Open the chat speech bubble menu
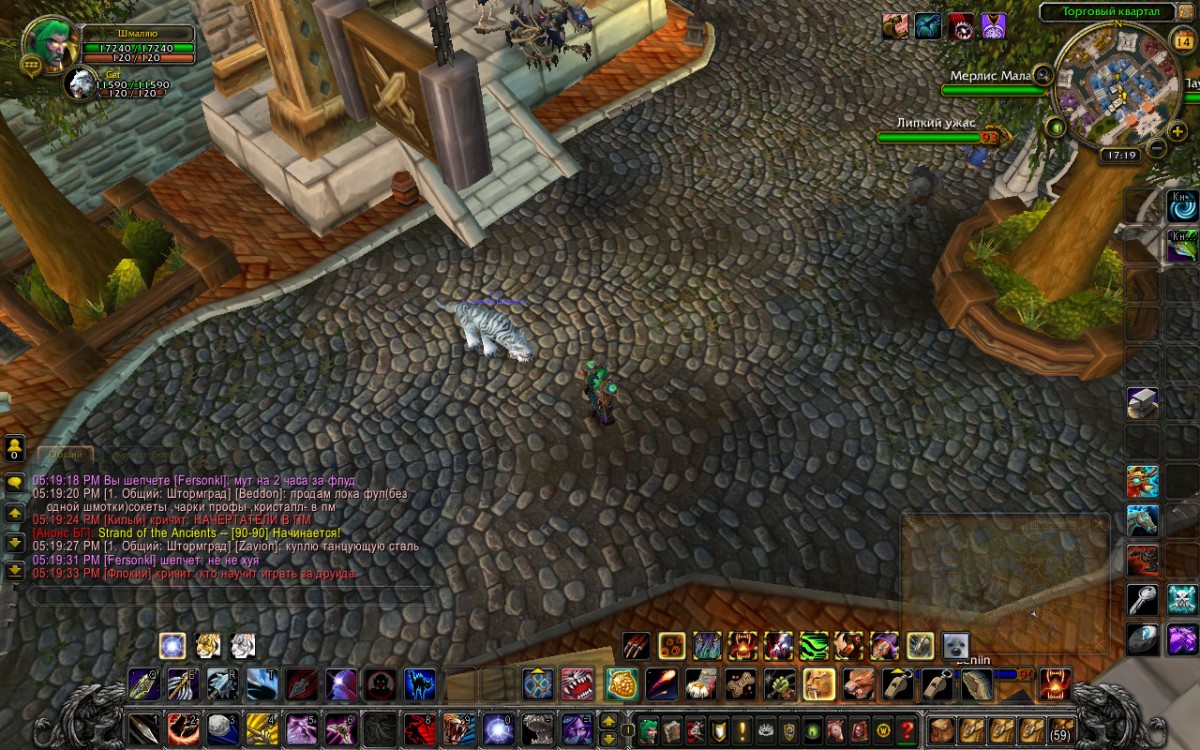This screenshot has width=1200, height=750. (15, 481)
